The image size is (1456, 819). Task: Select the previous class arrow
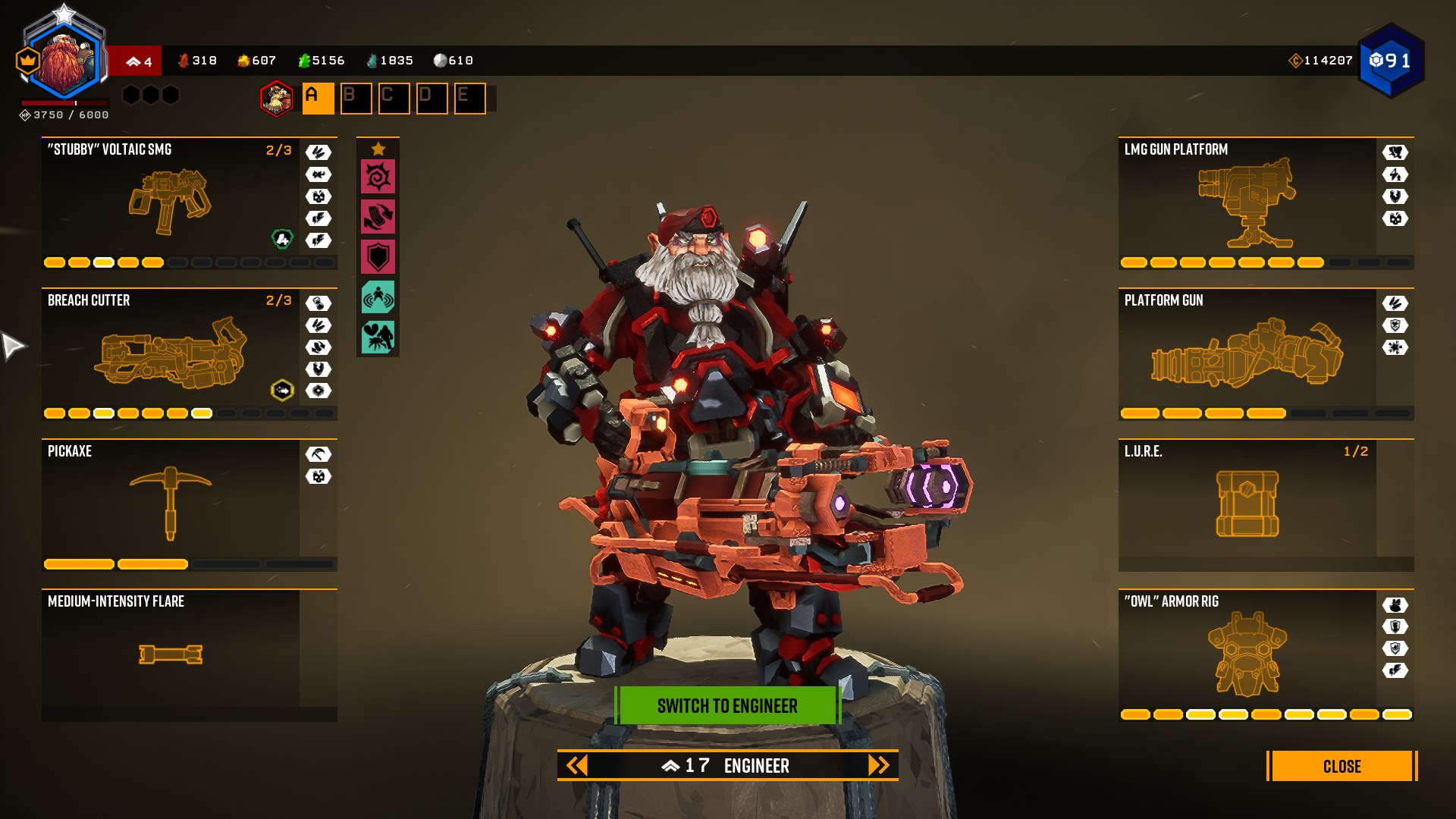pos(577,766)
